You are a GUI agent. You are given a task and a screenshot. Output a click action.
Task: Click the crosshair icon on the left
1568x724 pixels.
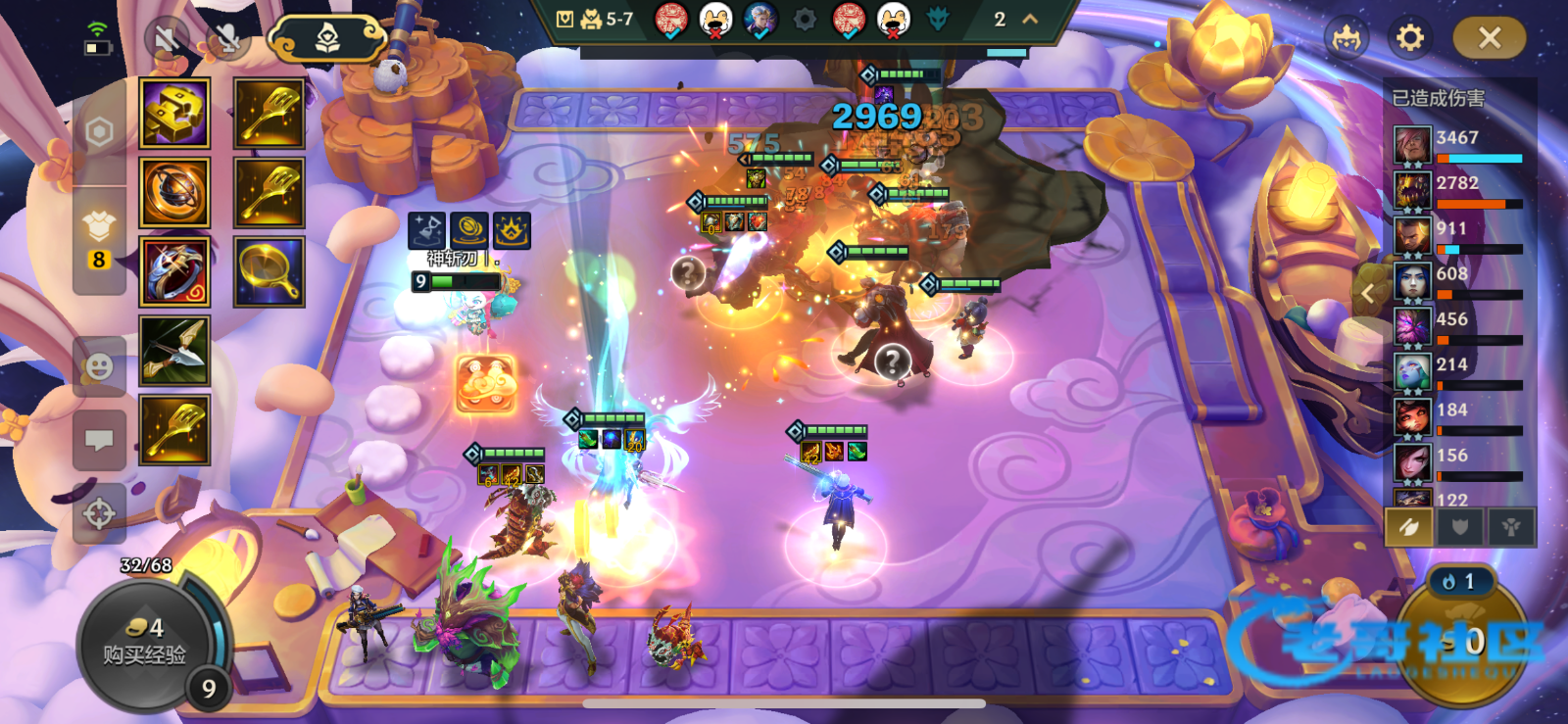tap(99, 512)
